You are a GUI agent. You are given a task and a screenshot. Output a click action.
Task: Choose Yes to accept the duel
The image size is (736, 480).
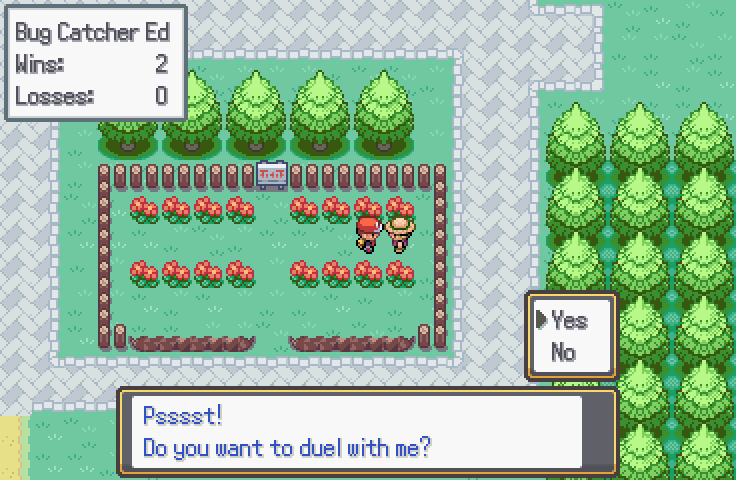(569, 320)
